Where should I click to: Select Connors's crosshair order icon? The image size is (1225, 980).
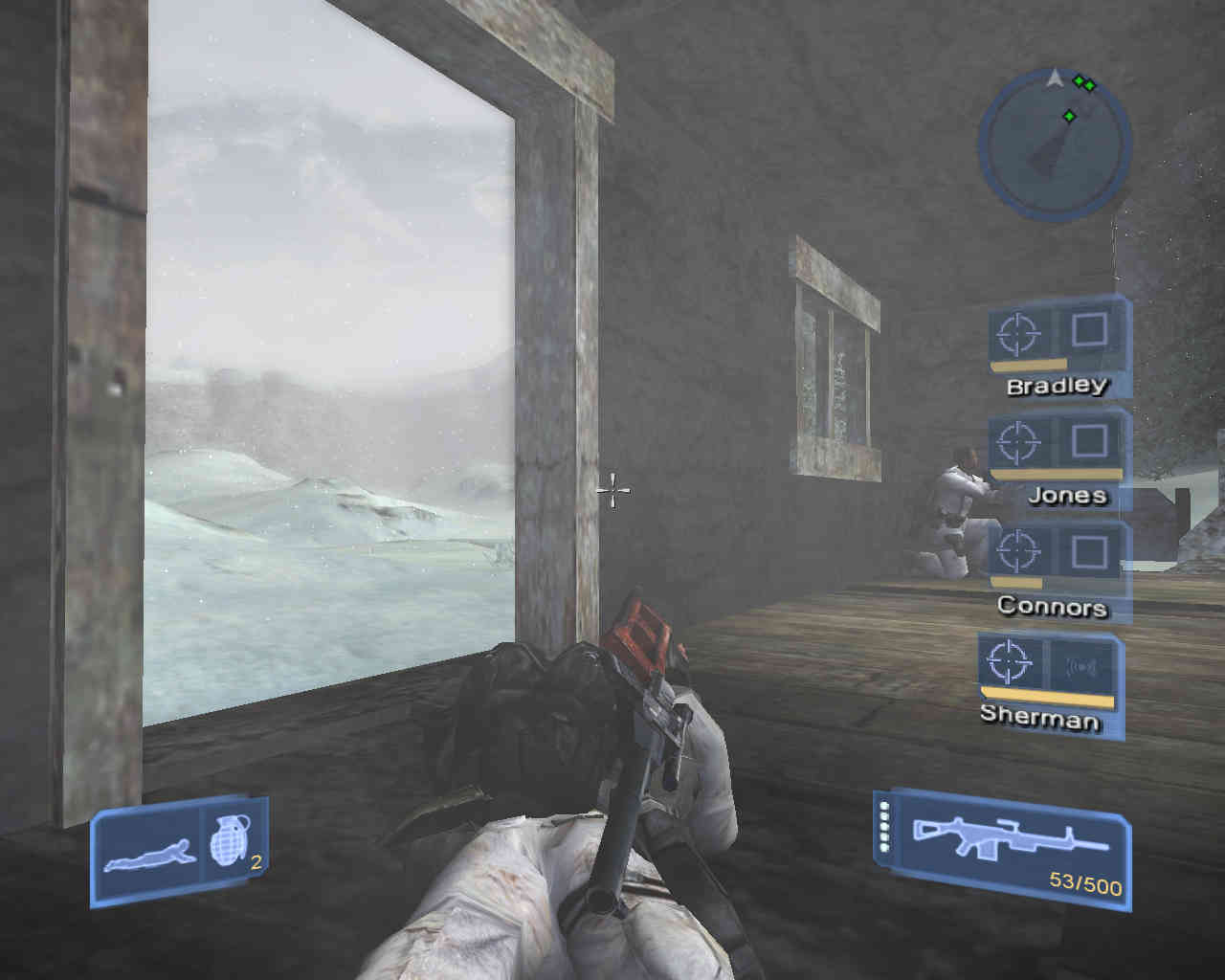coord(1018,551)
